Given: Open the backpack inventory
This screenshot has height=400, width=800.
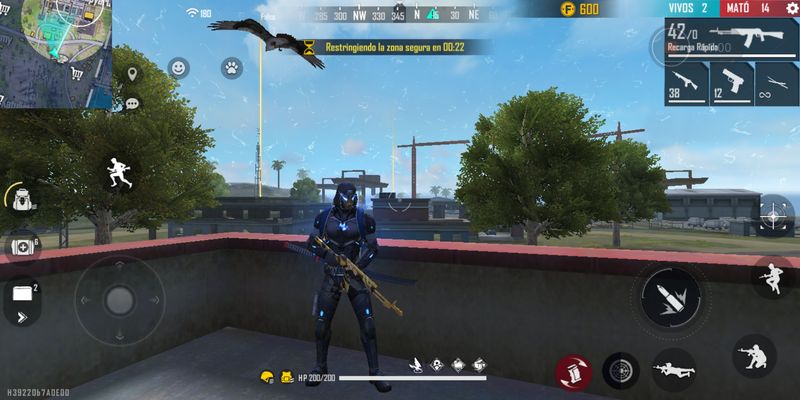Looking at the screenshot, I should pos(21,198).
